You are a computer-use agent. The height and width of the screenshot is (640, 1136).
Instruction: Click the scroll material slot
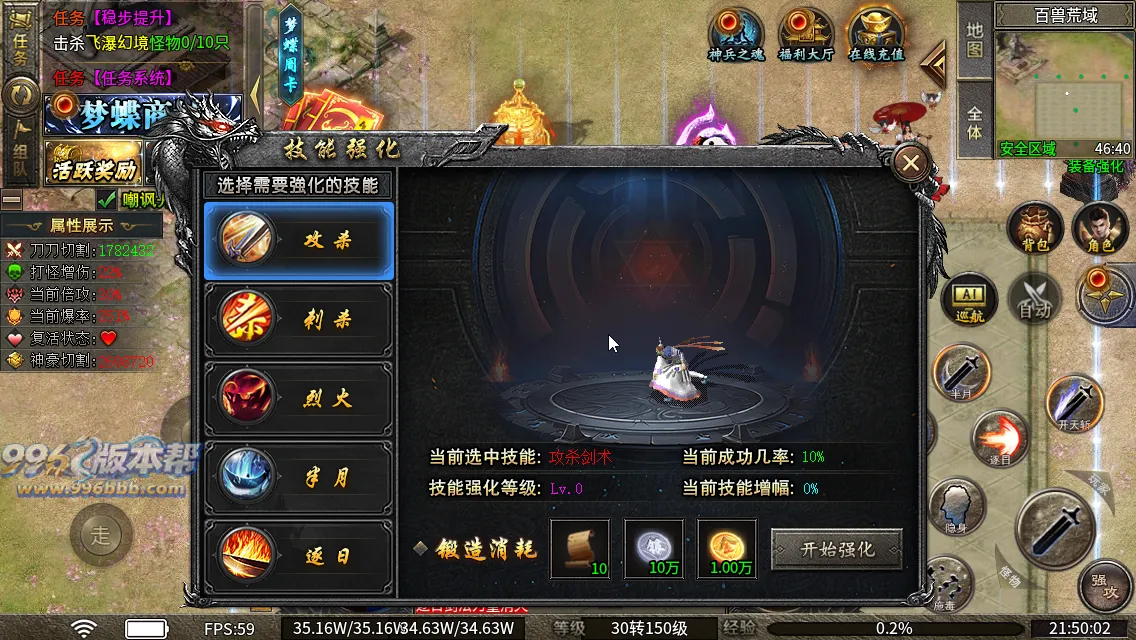(580, 549)
